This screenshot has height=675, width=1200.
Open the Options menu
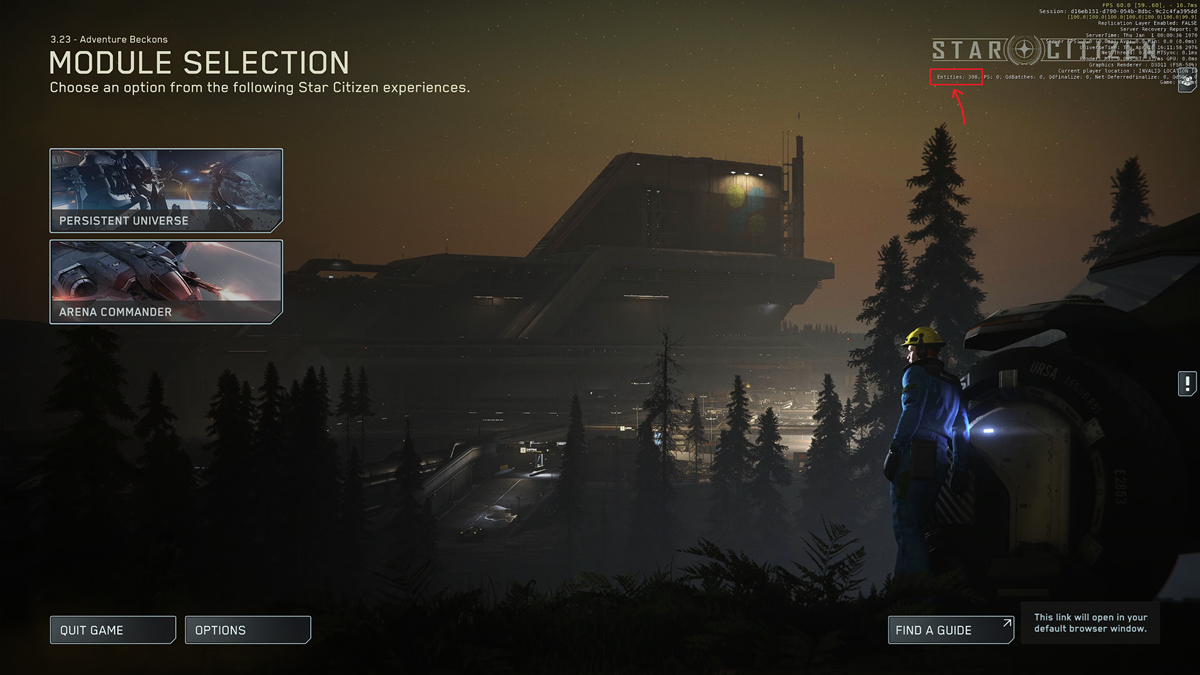coord(247,630)
